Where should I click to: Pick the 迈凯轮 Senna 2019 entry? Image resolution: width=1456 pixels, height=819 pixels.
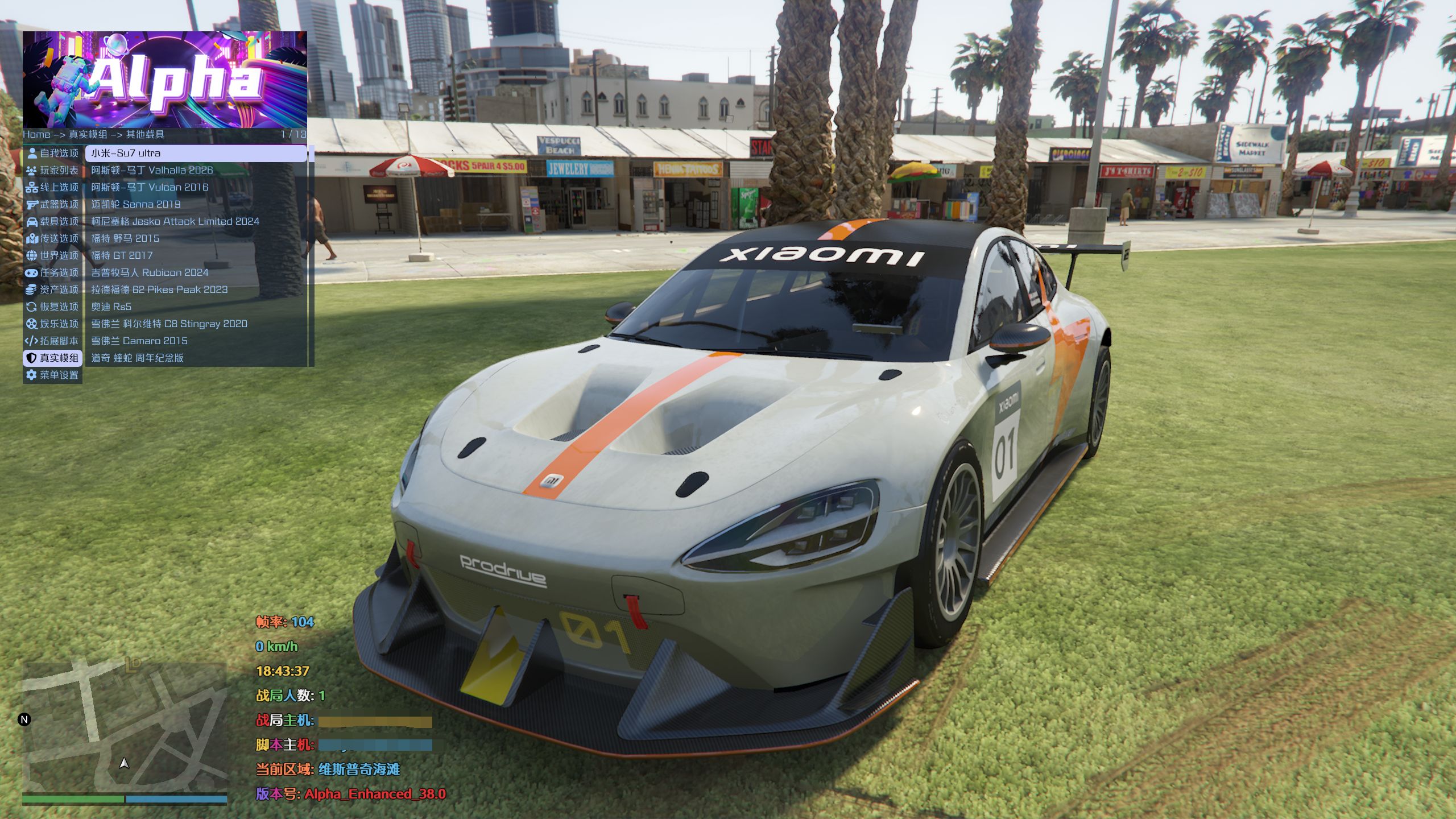(x=196, y=204)
